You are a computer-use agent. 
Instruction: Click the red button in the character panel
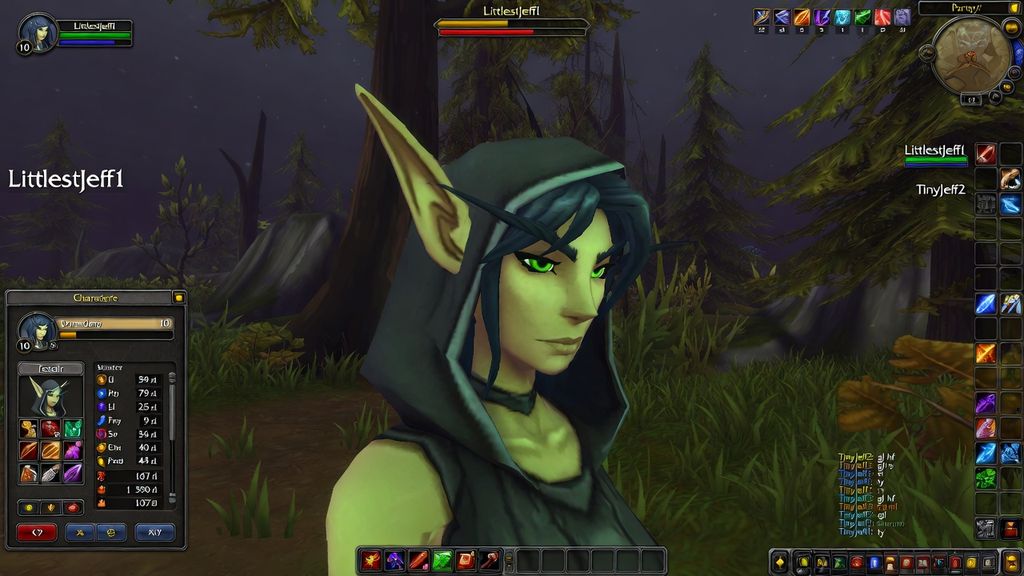[37, 532]
